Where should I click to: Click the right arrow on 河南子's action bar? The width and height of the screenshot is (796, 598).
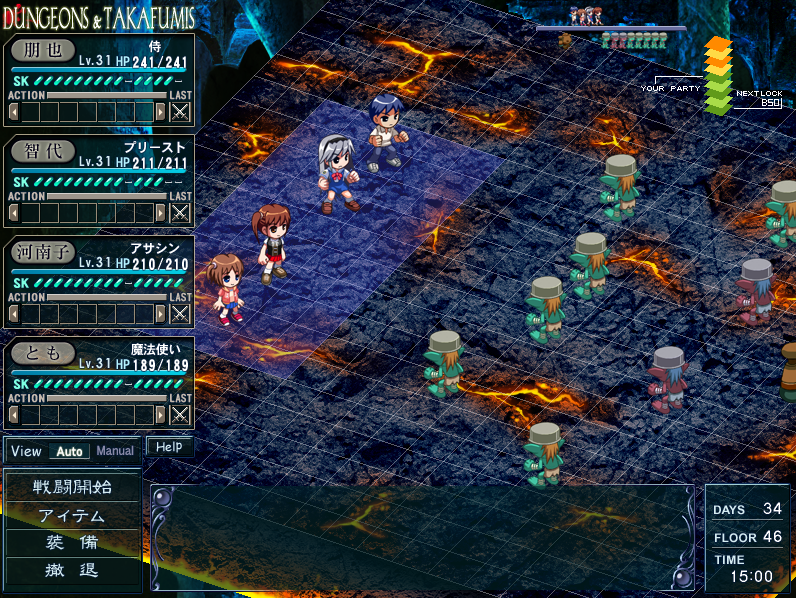tap(160, 313)
